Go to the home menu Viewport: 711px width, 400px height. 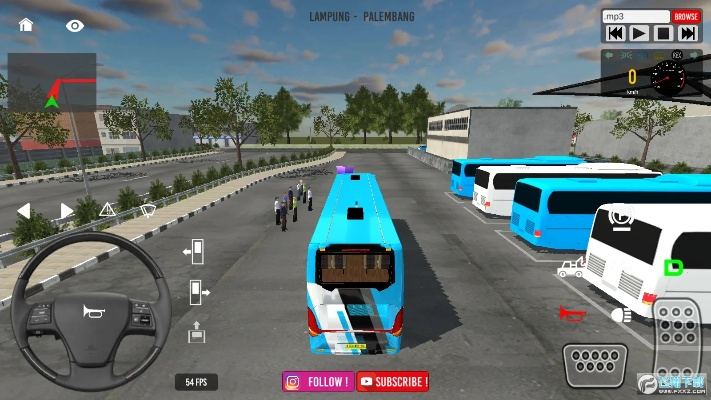26,24
